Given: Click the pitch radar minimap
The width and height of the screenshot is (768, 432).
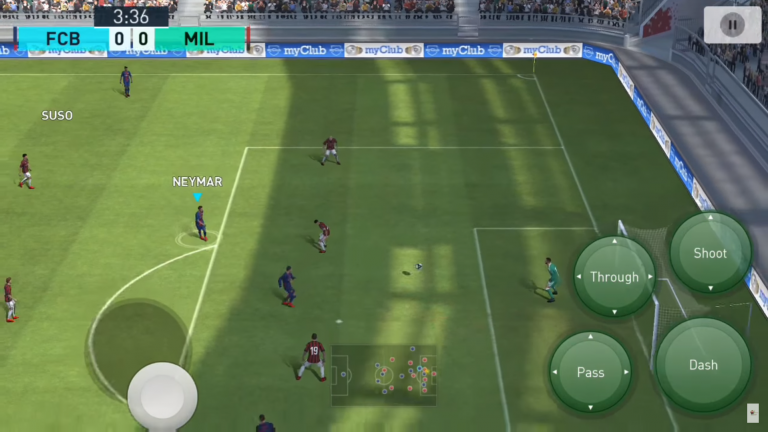Looking at the screenshot, I should [385, 375].
